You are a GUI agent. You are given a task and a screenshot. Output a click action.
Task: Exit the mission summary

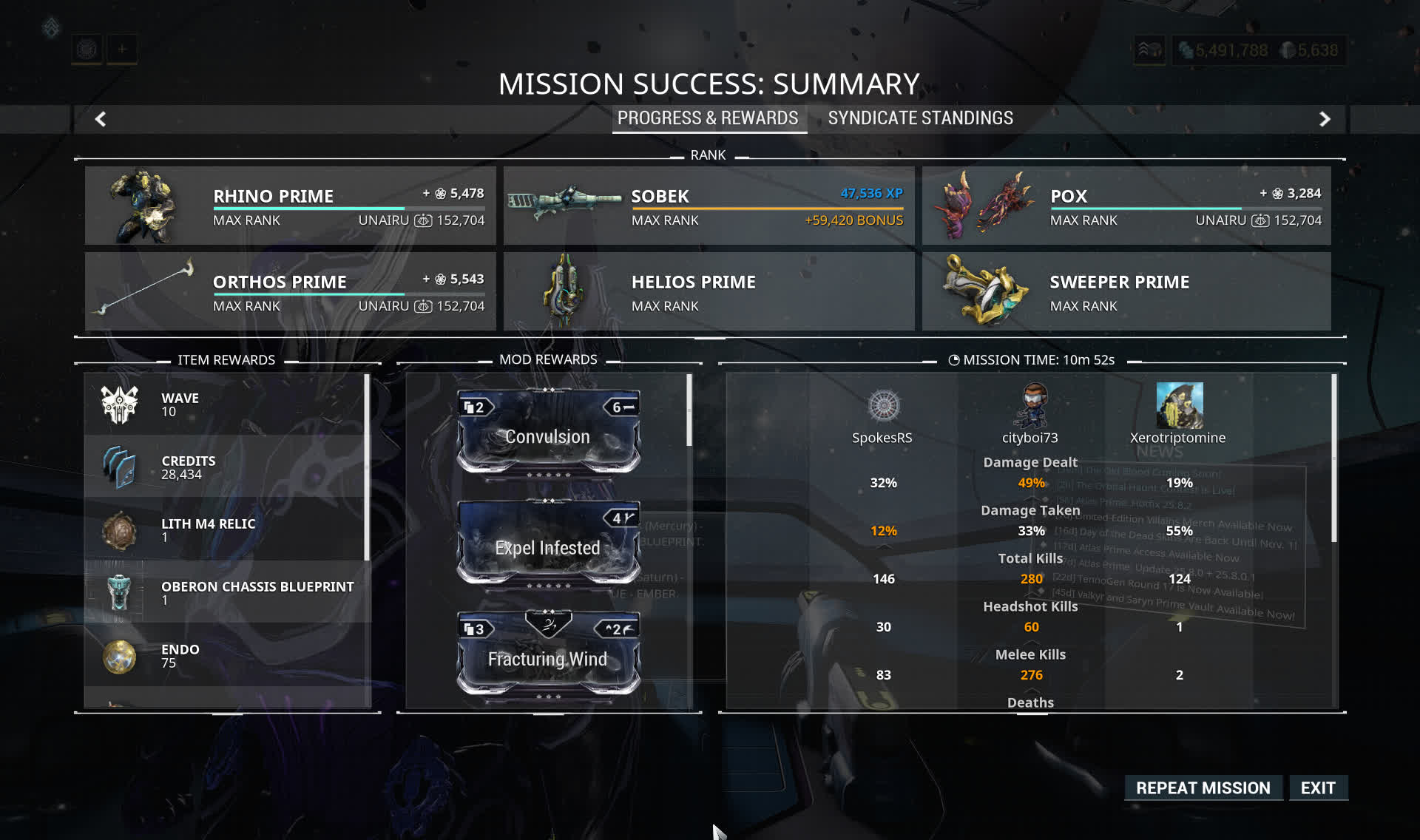coord(1318,788)
